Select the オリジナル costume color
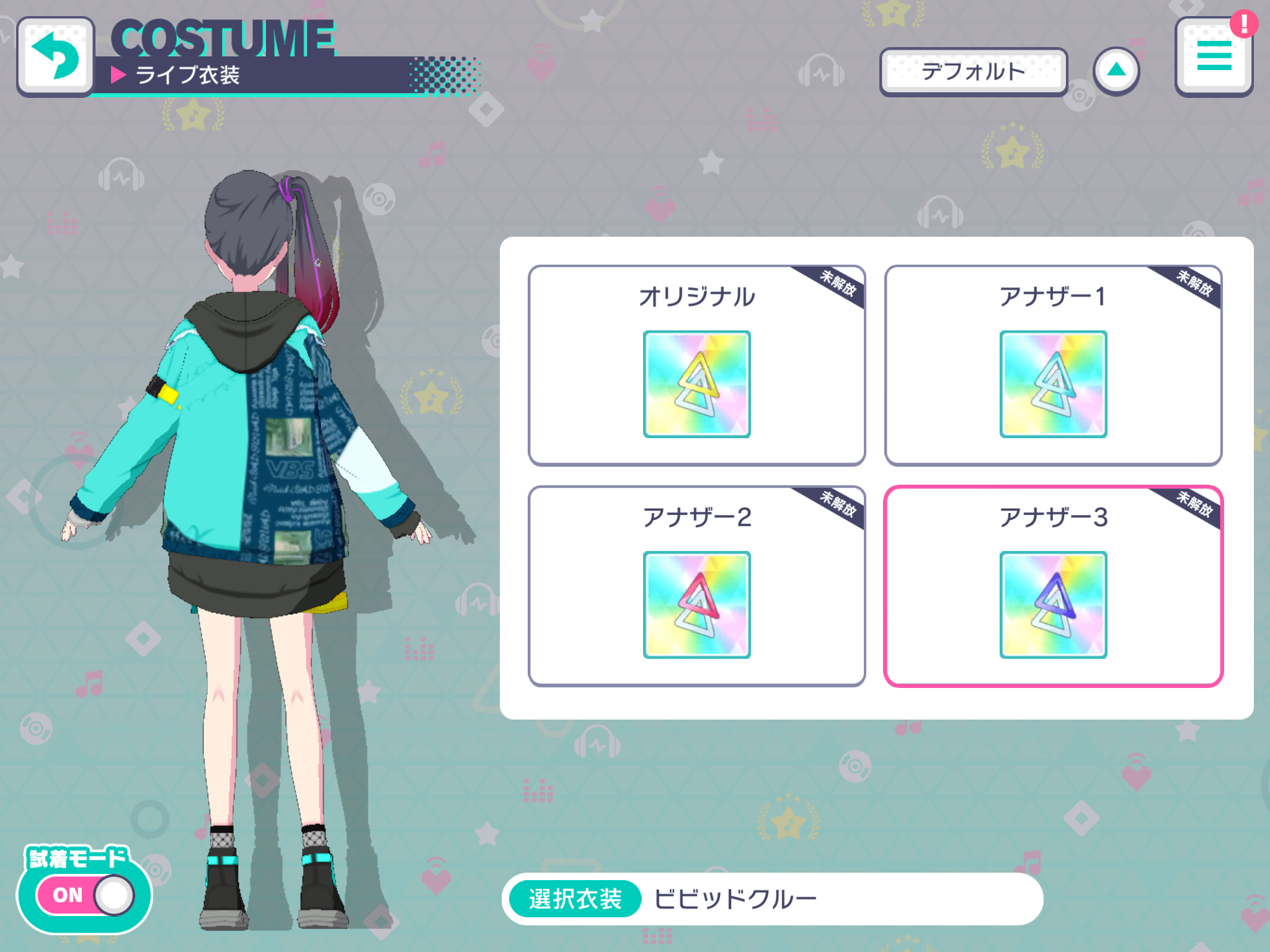Viewport: 1270px width, 952px height. click(x=696, y=366)
